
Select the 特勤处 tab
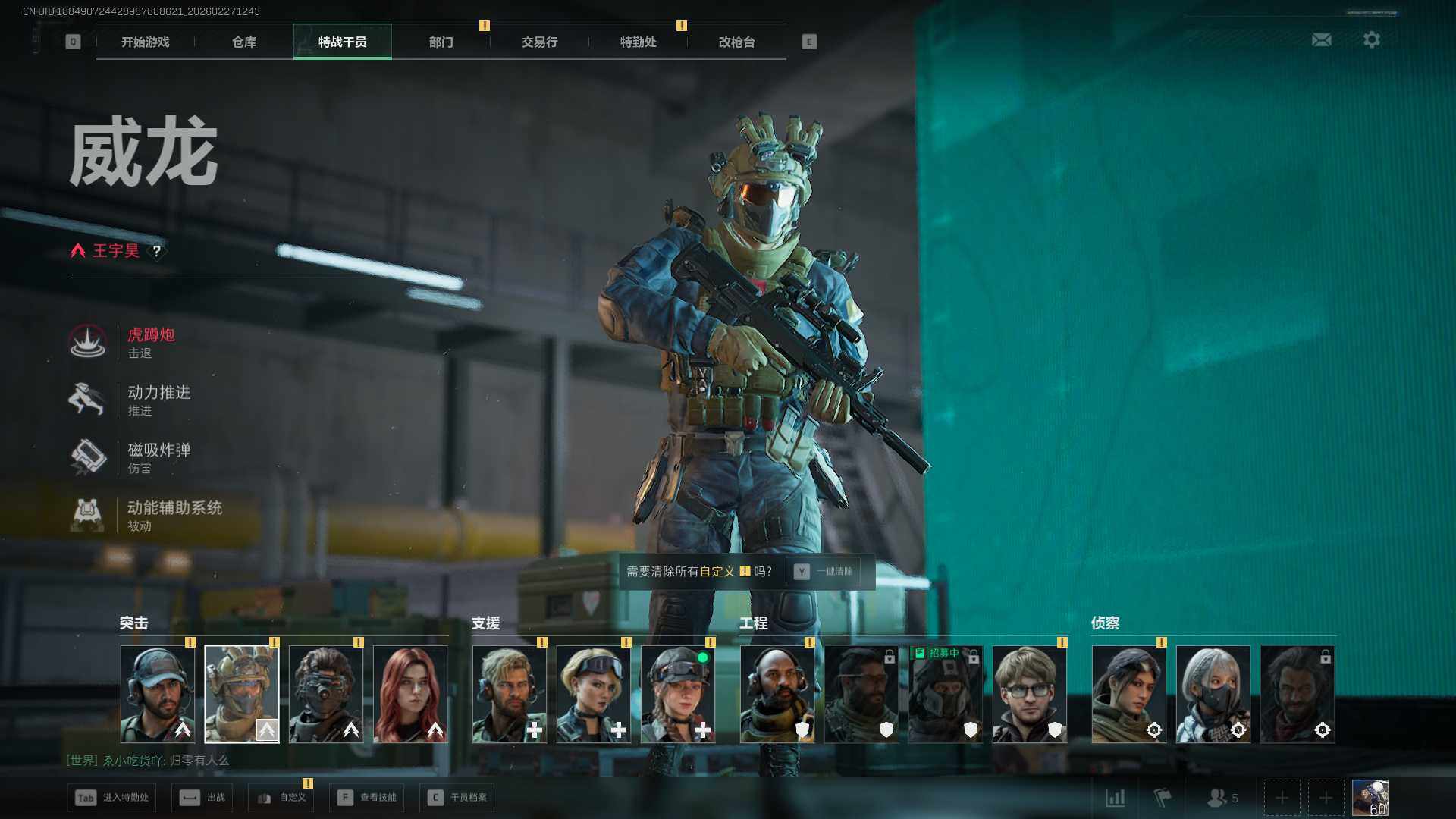pyautogui.click(x=638, y=42)
